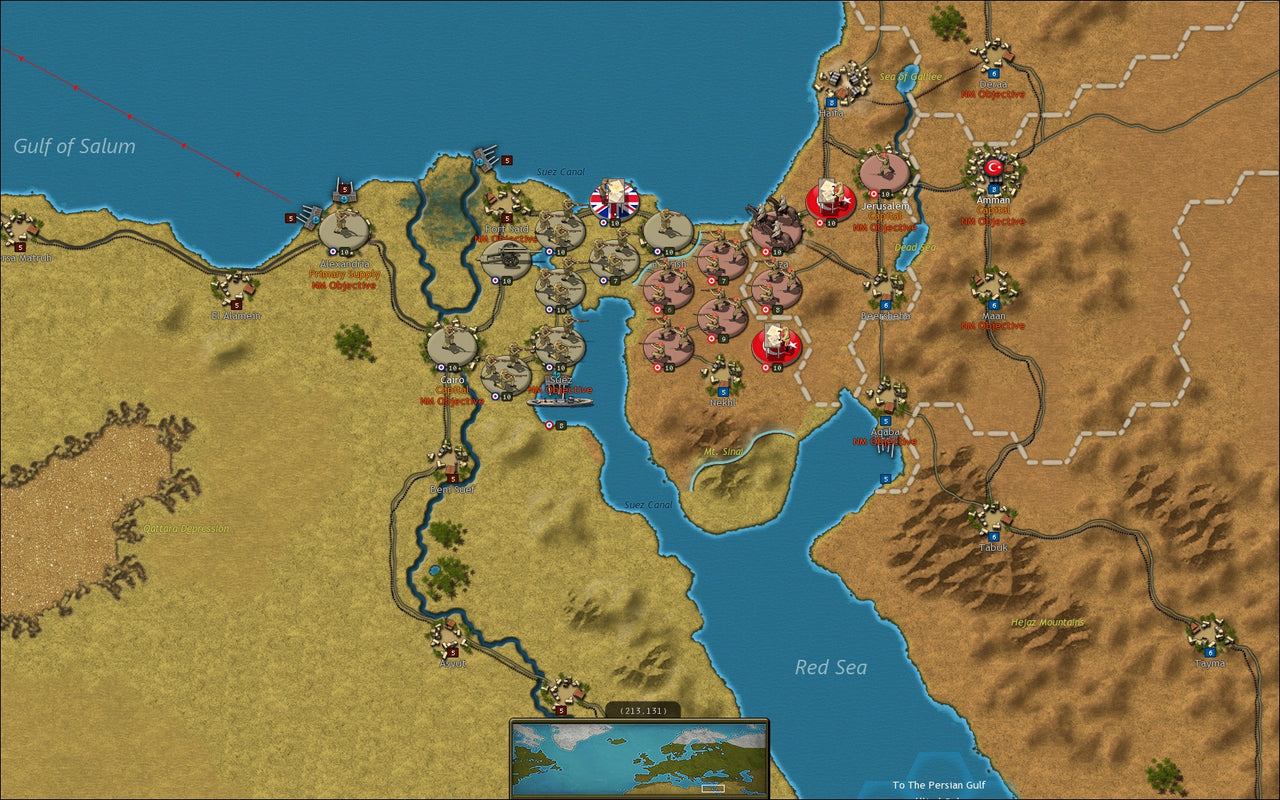The image size is (1280, 800).
Task: Click the red supply marker near Mersa Matruh
Action: click(x=20, y=247)
